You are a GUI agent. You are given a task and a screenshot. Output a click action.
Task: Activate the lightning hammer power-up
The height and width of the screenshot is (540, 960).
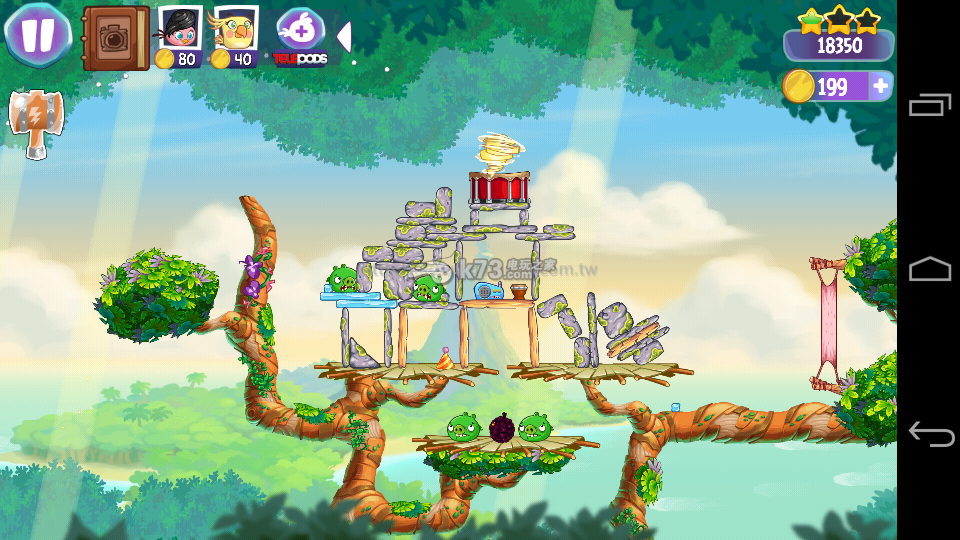[x=35, y=122]
